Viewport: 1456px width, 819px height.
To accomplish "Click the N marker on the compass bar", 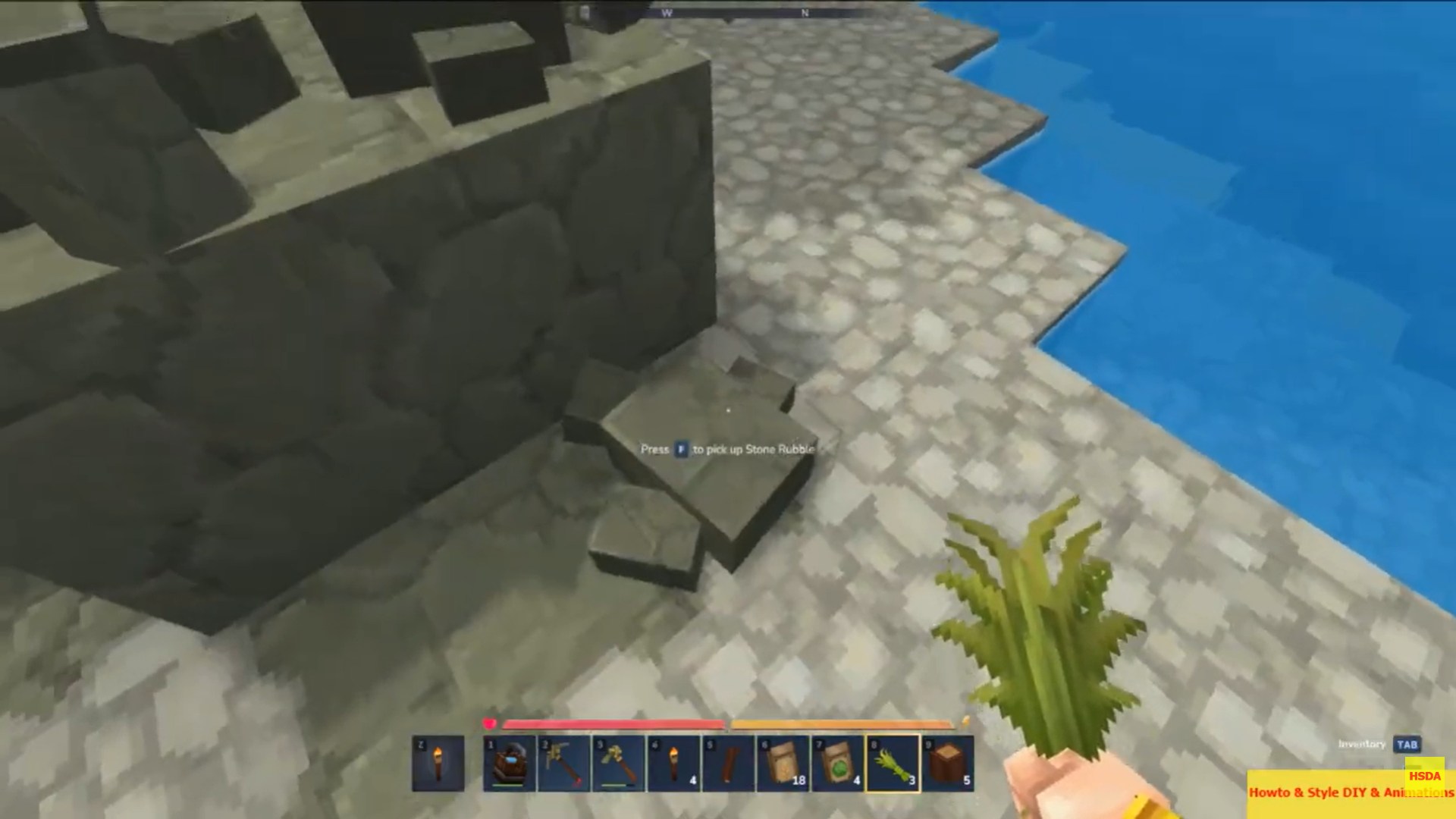I will point(805,12).
